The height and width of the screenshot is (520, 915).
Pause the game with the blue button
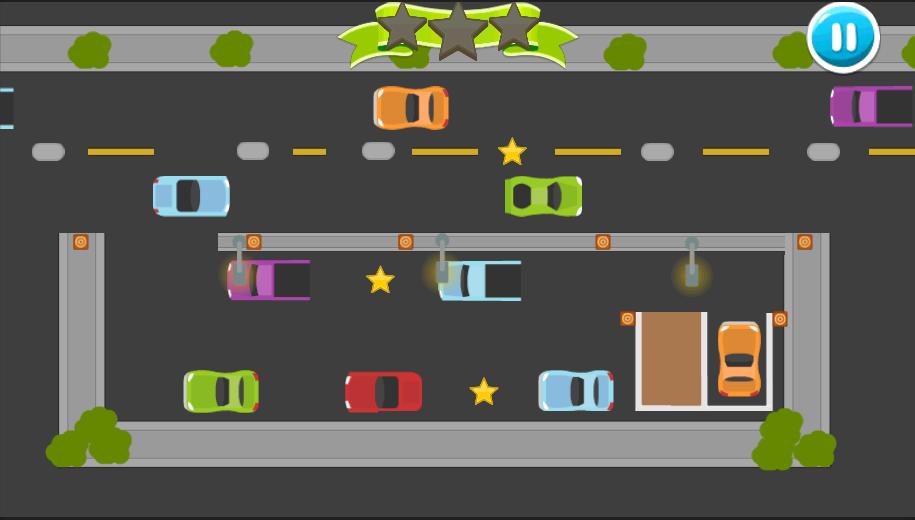coord(843,38)
